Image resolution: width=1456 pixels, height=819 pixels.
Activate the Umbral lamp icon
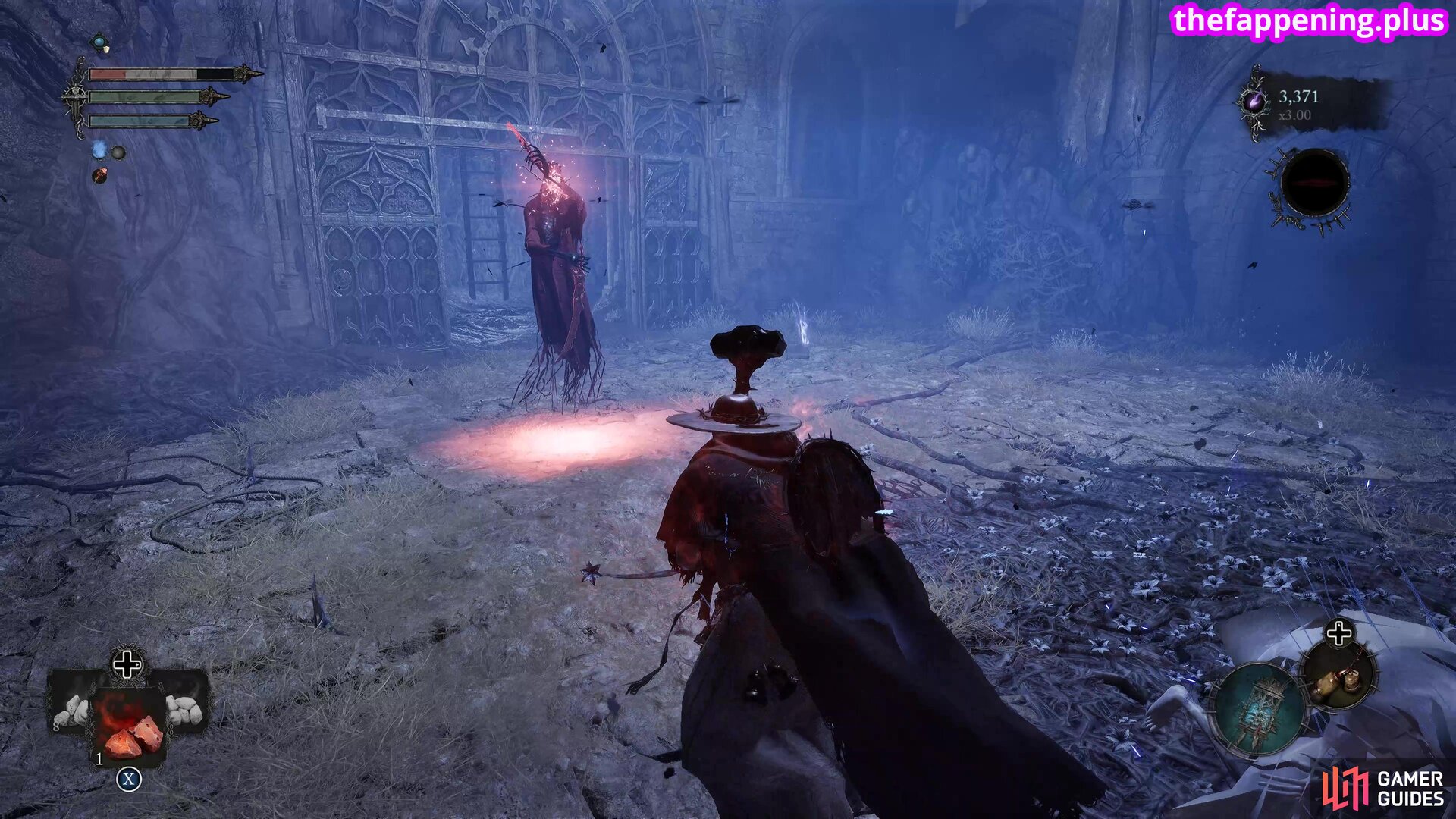pyautogui.click(x=1259, y=711)
